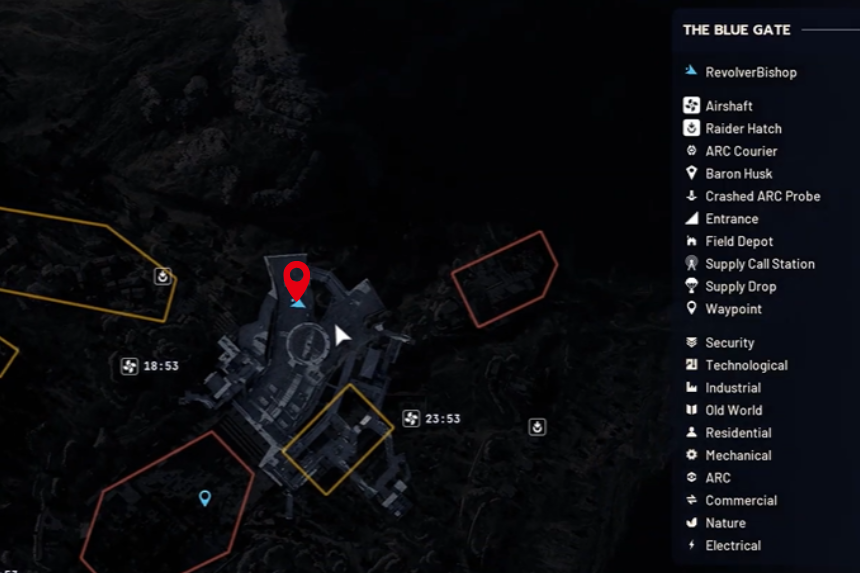Toggle the Airshaft legend entry
Screen dimensions: 860x573
tap(729, 106)
